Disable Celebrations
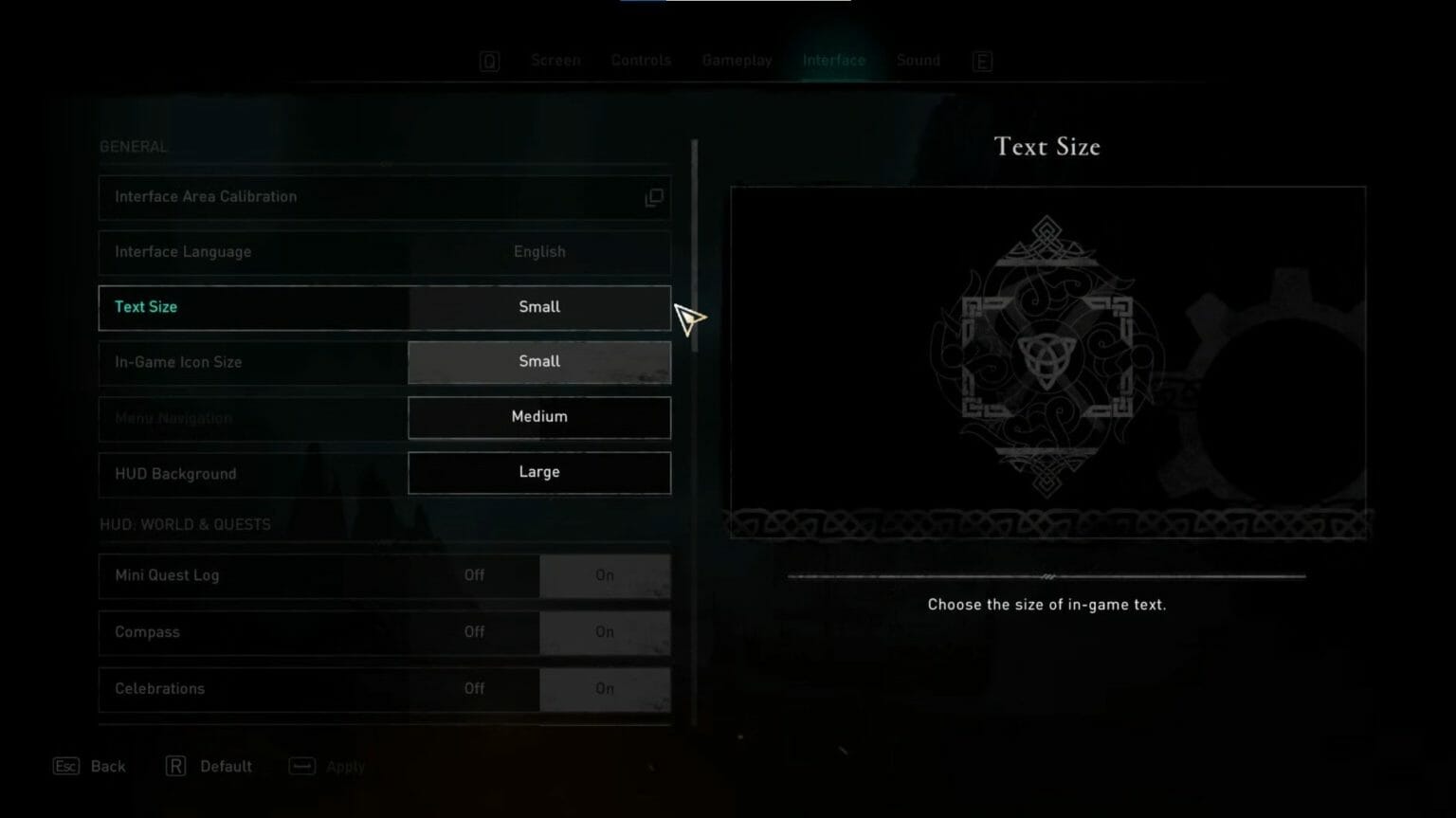The image size is (1456, 818). click(474, 689)
